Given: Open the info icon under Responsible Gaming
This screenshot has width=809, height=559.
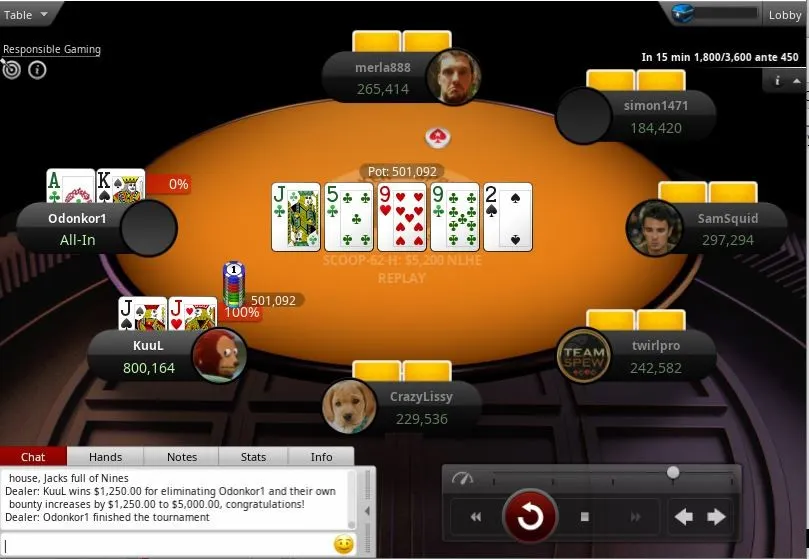Looking at the screenshot, I should 37,70.
